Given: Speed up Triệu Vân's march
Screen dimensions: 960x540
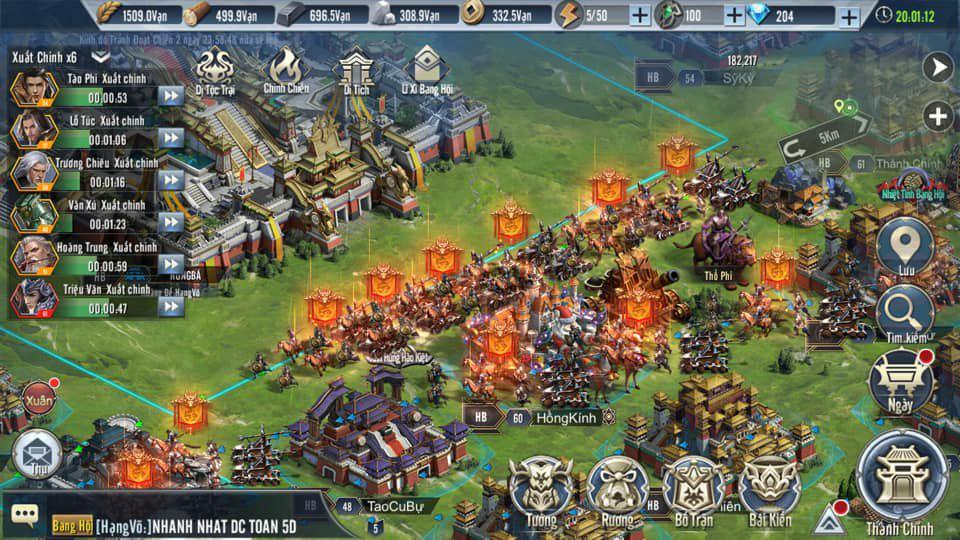Looking at the screenshot, I should [171, 307].
